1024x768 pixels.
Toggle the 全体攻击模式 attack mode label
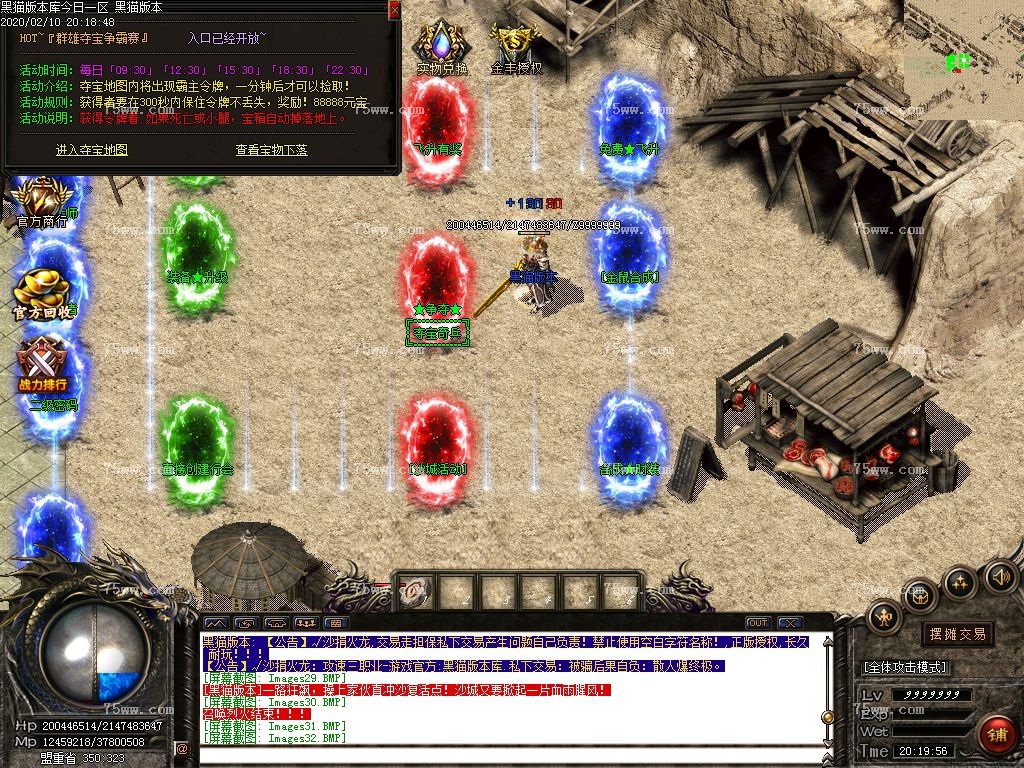click(904, 667)
